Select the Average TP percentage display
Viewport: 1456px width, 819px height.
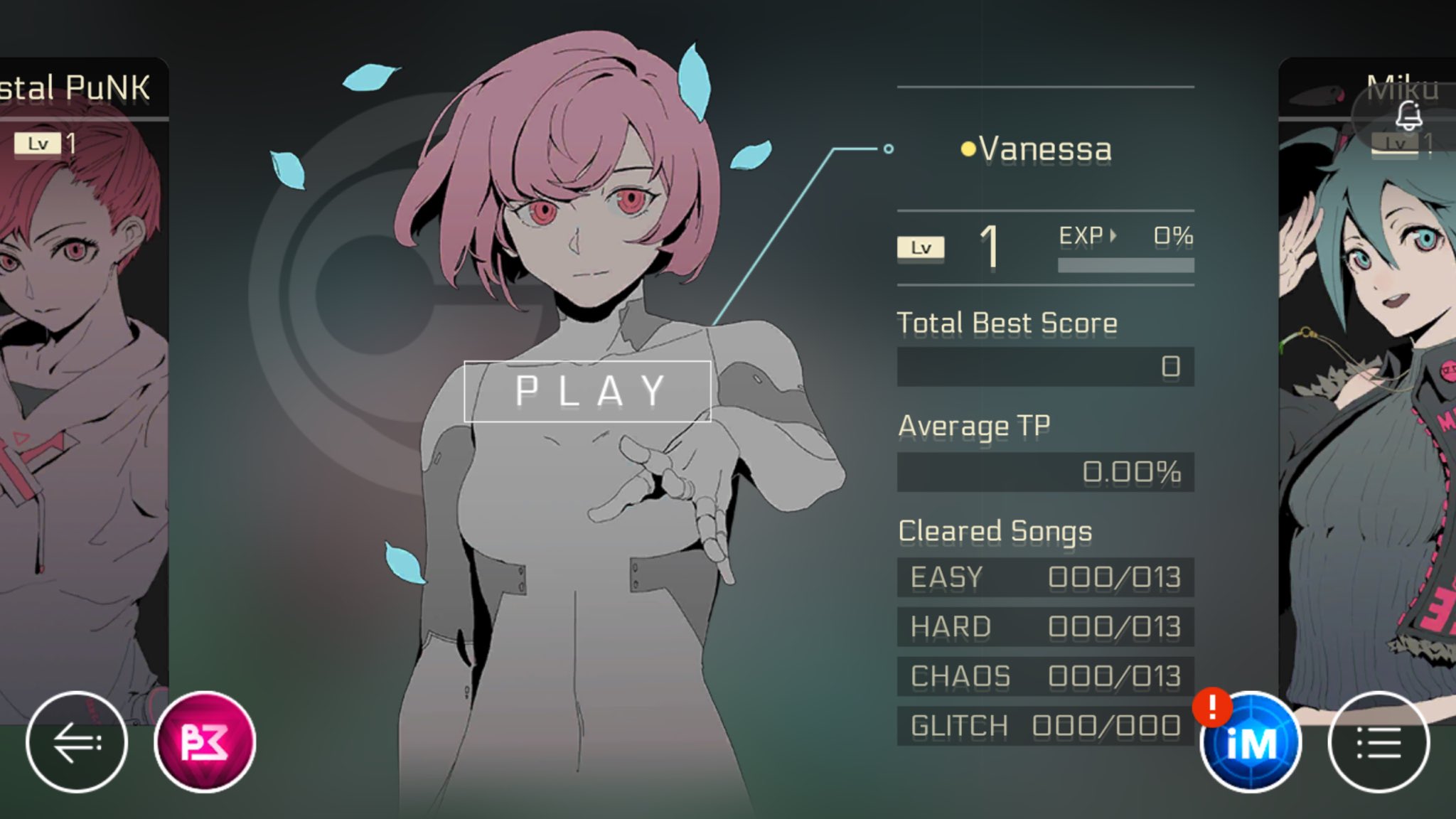click(1045, 471)
